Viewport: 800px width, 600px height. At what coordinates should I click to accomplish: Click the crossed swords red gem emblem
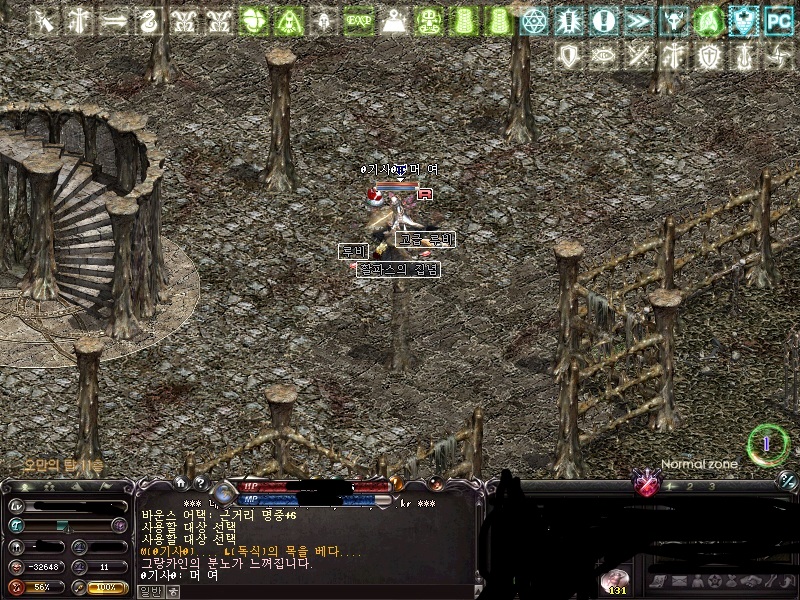point(648,485)
